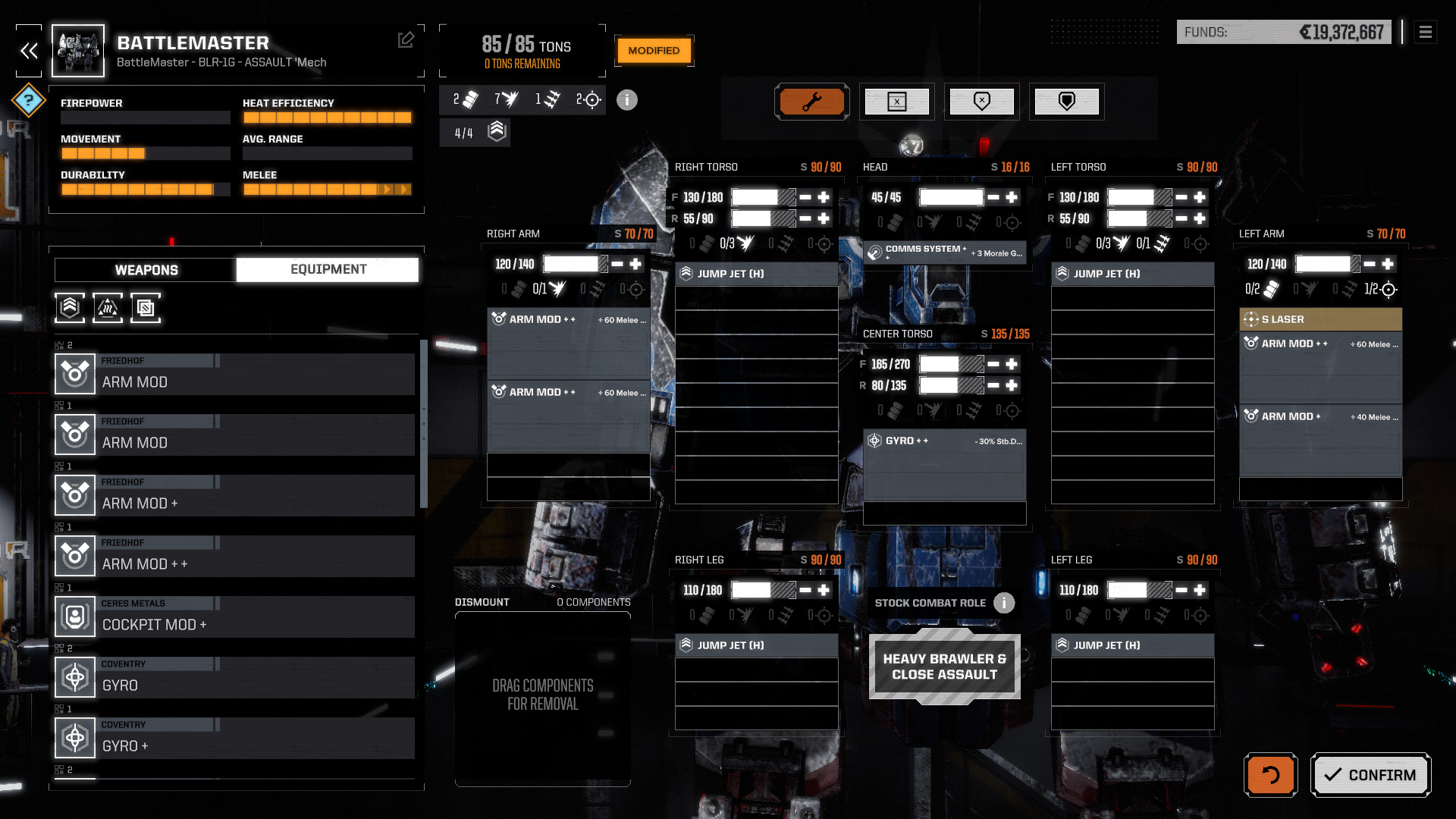Image resolution: width=1456 pixels, height=819 pixels.
Task: Select the Gyro + inventory item
Action: [x=235, y=738]
